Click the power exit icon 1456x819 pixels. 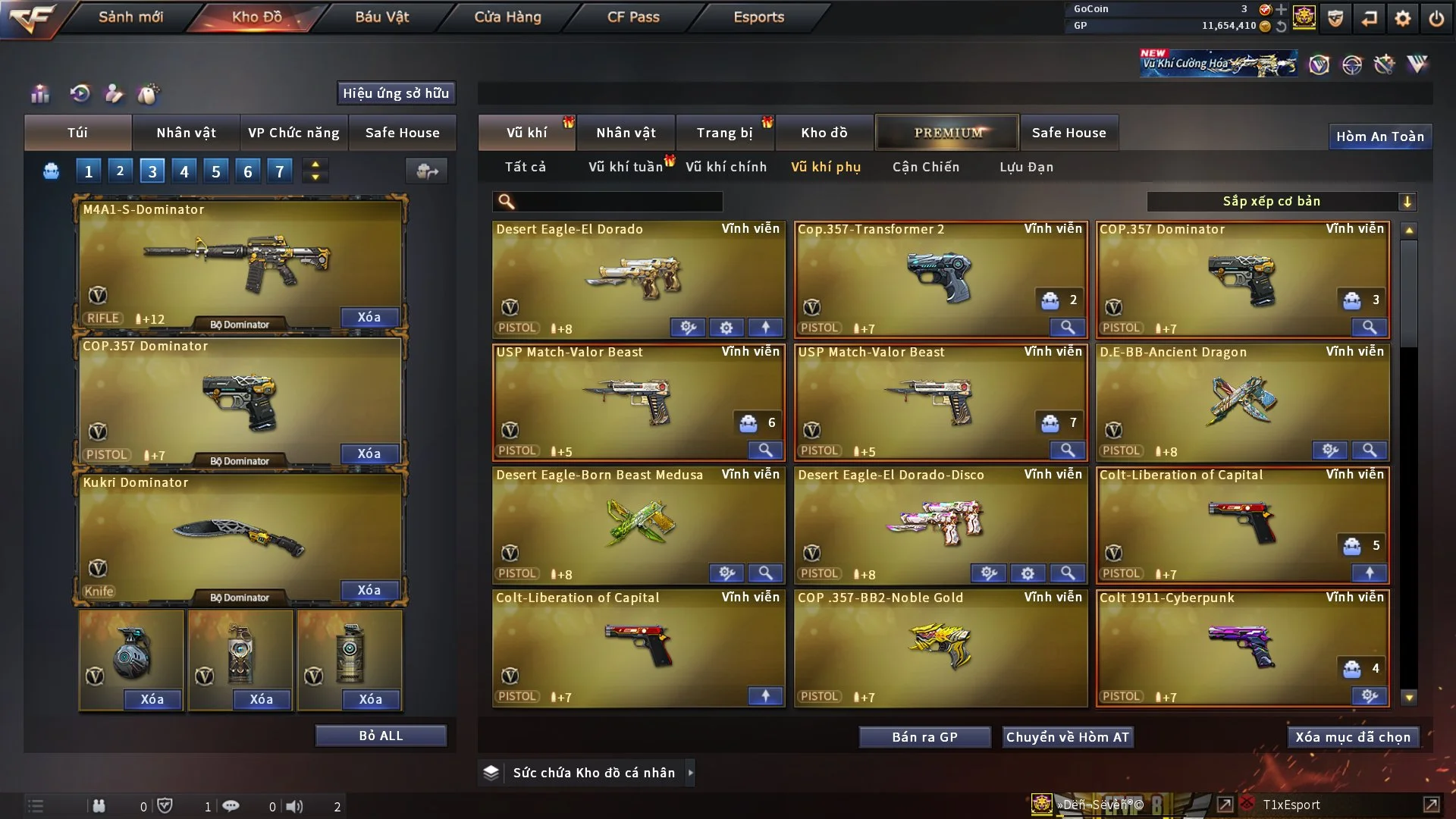coord(1436,18)
